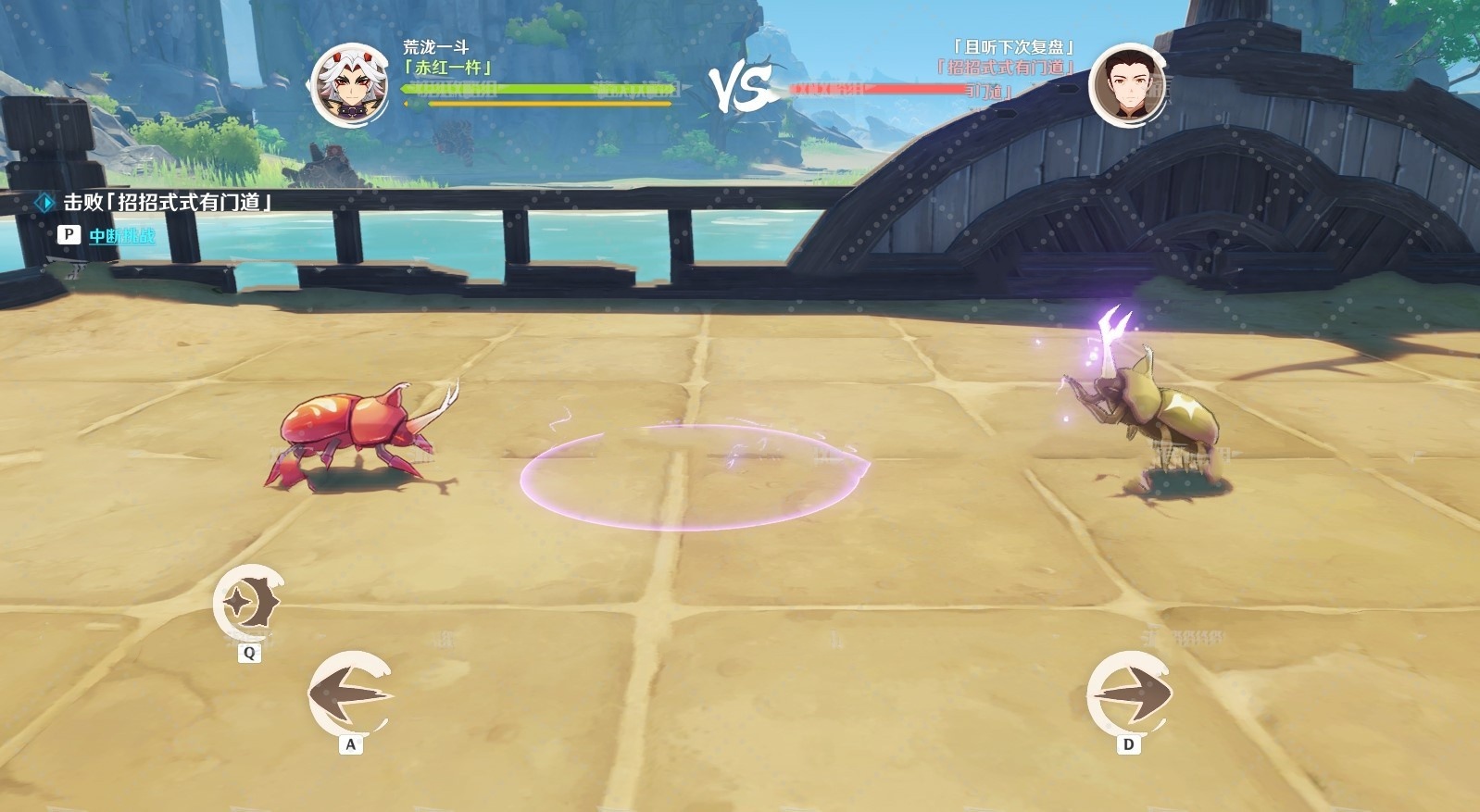Tap the right arrow move button
The image size is (1480, 812).
pos(1128,694)
